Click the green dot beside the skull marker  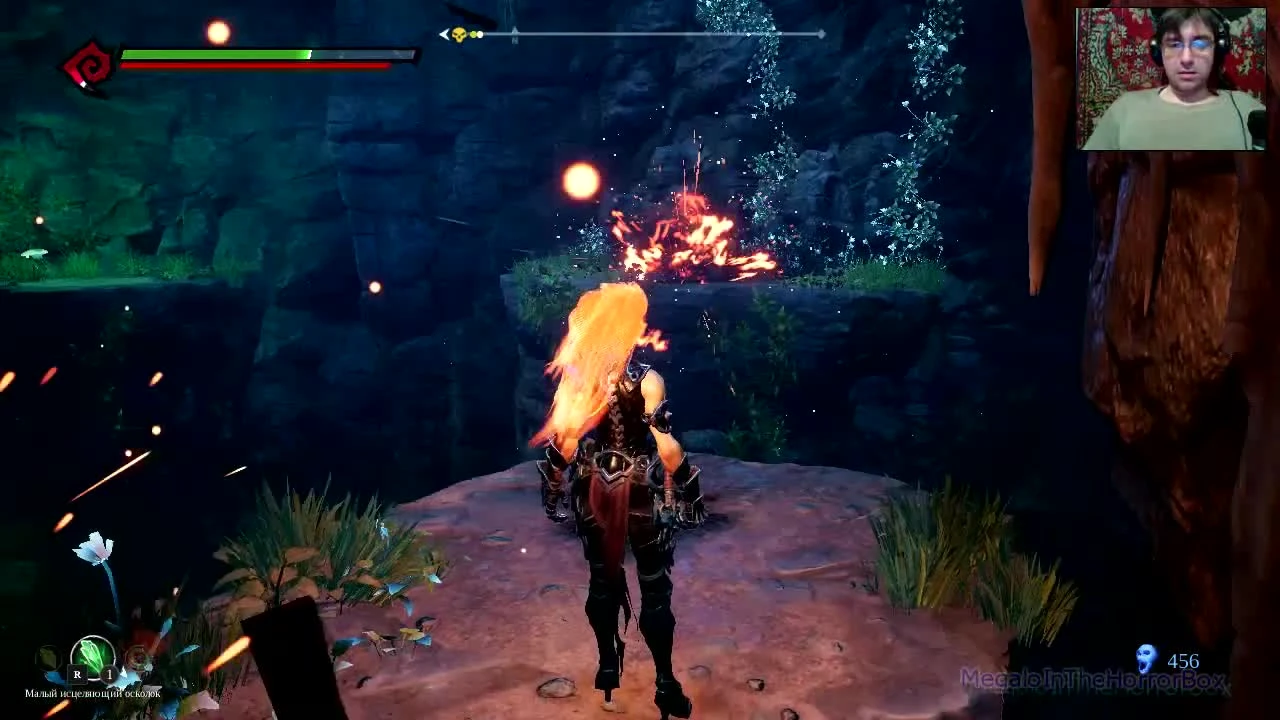pyautogui.click(x=472, y=33)
